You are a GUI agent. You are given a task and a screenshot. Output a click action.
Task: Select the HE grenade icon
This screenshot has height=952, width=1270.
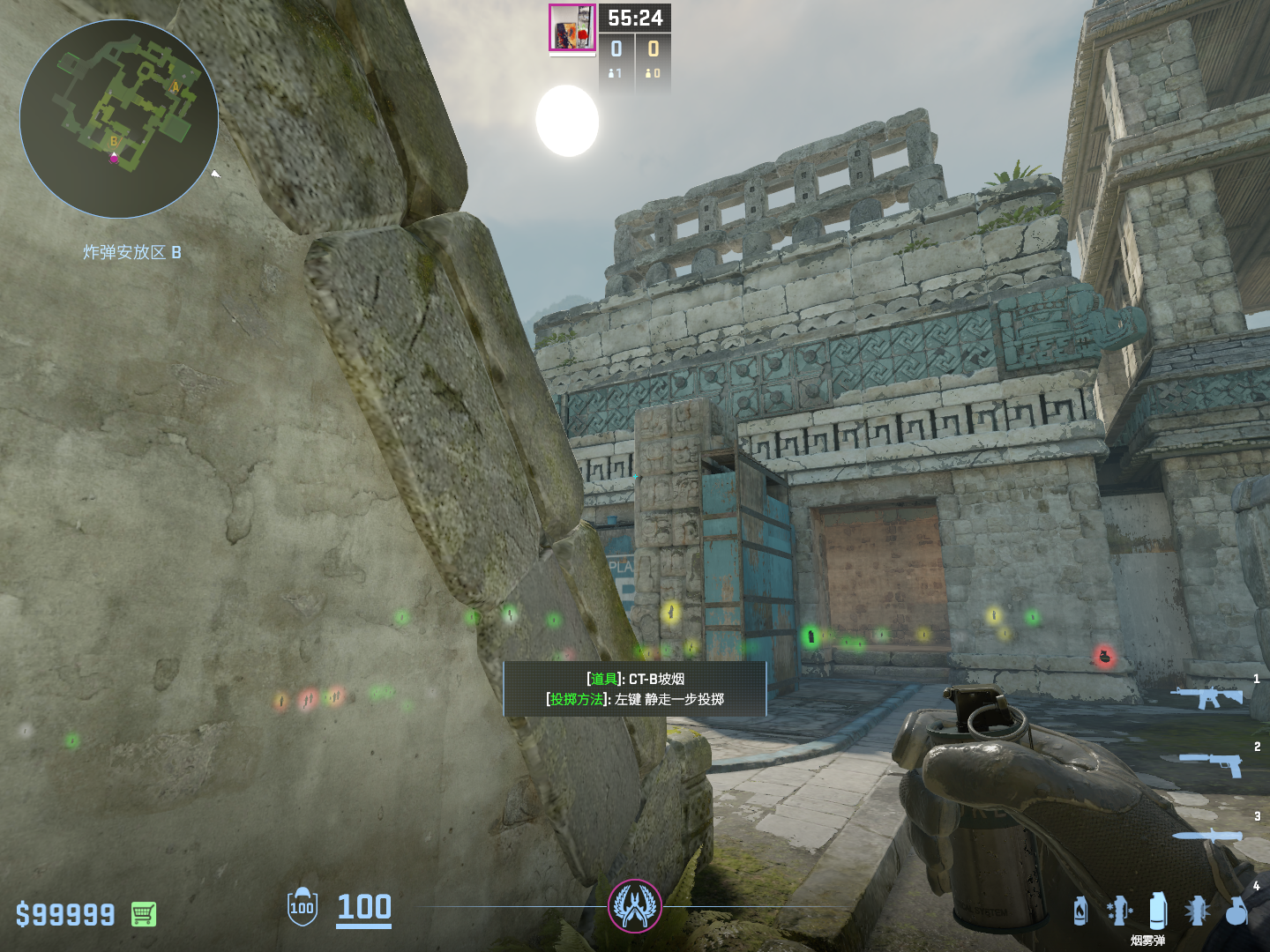pyautogui.click(x=1237, y=911)
